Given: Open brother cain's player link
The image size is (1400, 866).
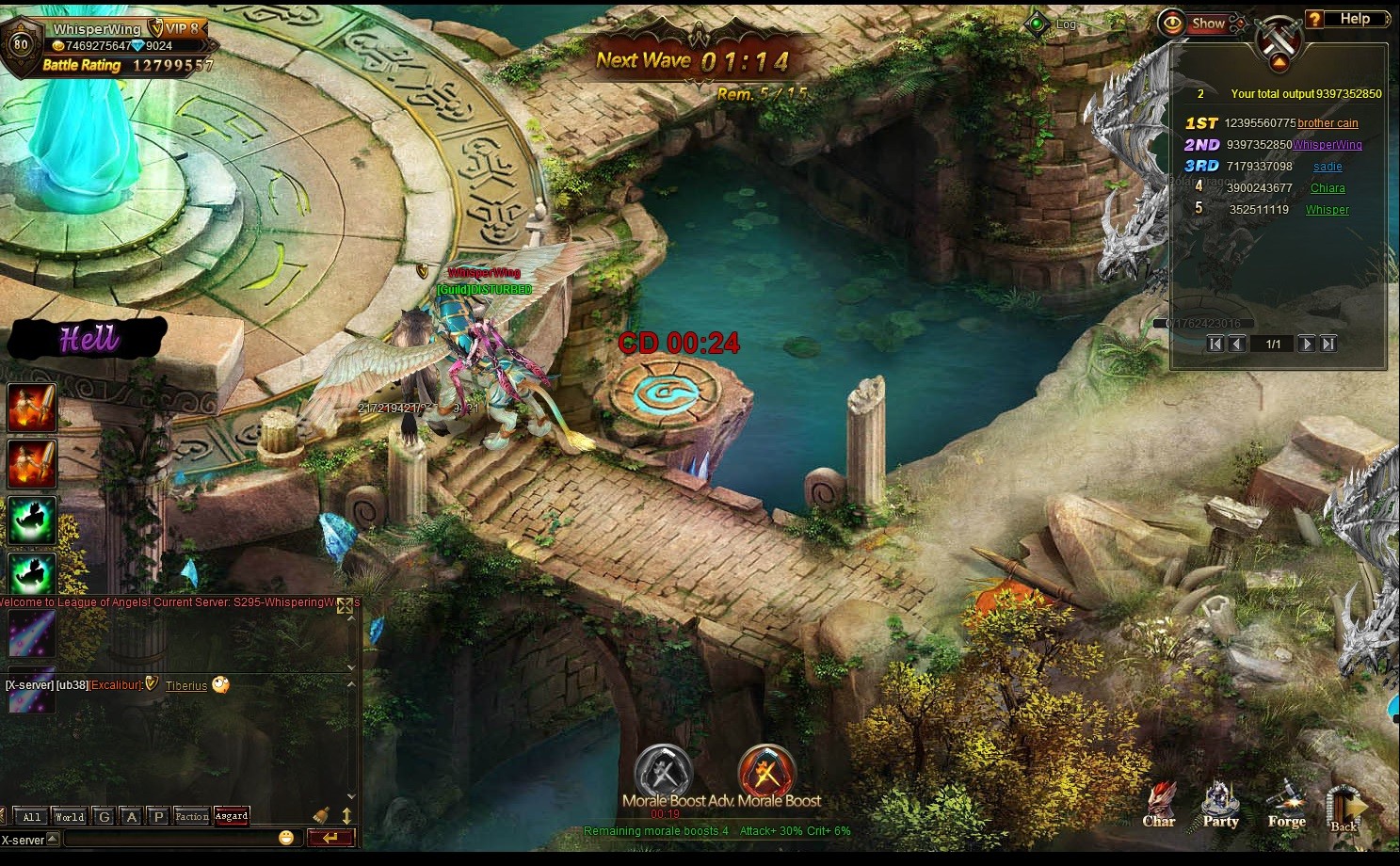Looking at the screenshot, I should tap(1328, 123).
